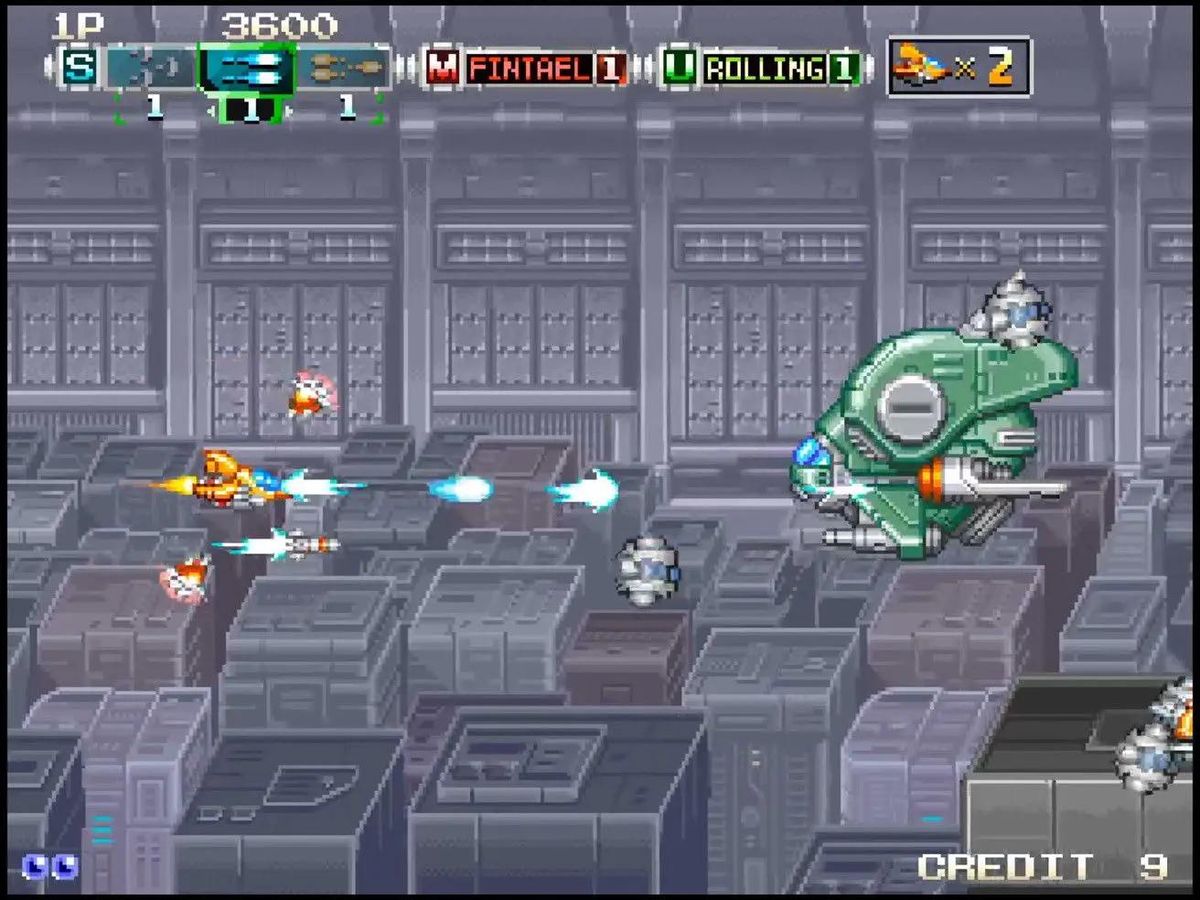This screenshot has width=1200, height=900.
Task: Click the blue bomb stock icons
Action: pos(50,865)
